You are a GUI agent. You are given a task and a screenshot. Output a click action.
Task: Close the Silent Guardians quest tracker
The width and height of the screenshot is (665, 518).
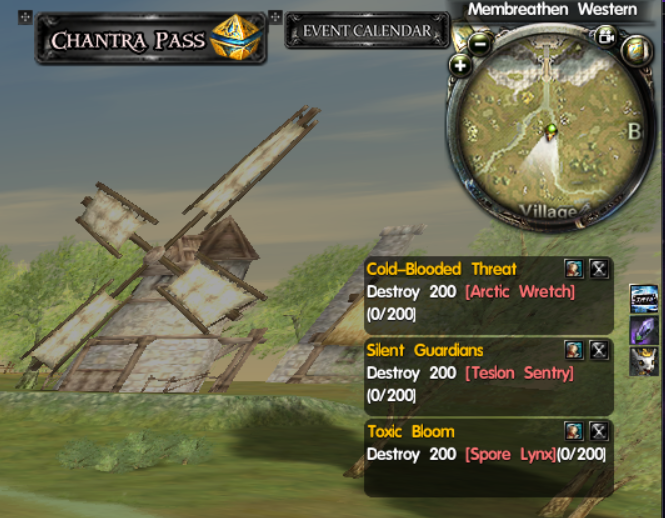[598, 350]
